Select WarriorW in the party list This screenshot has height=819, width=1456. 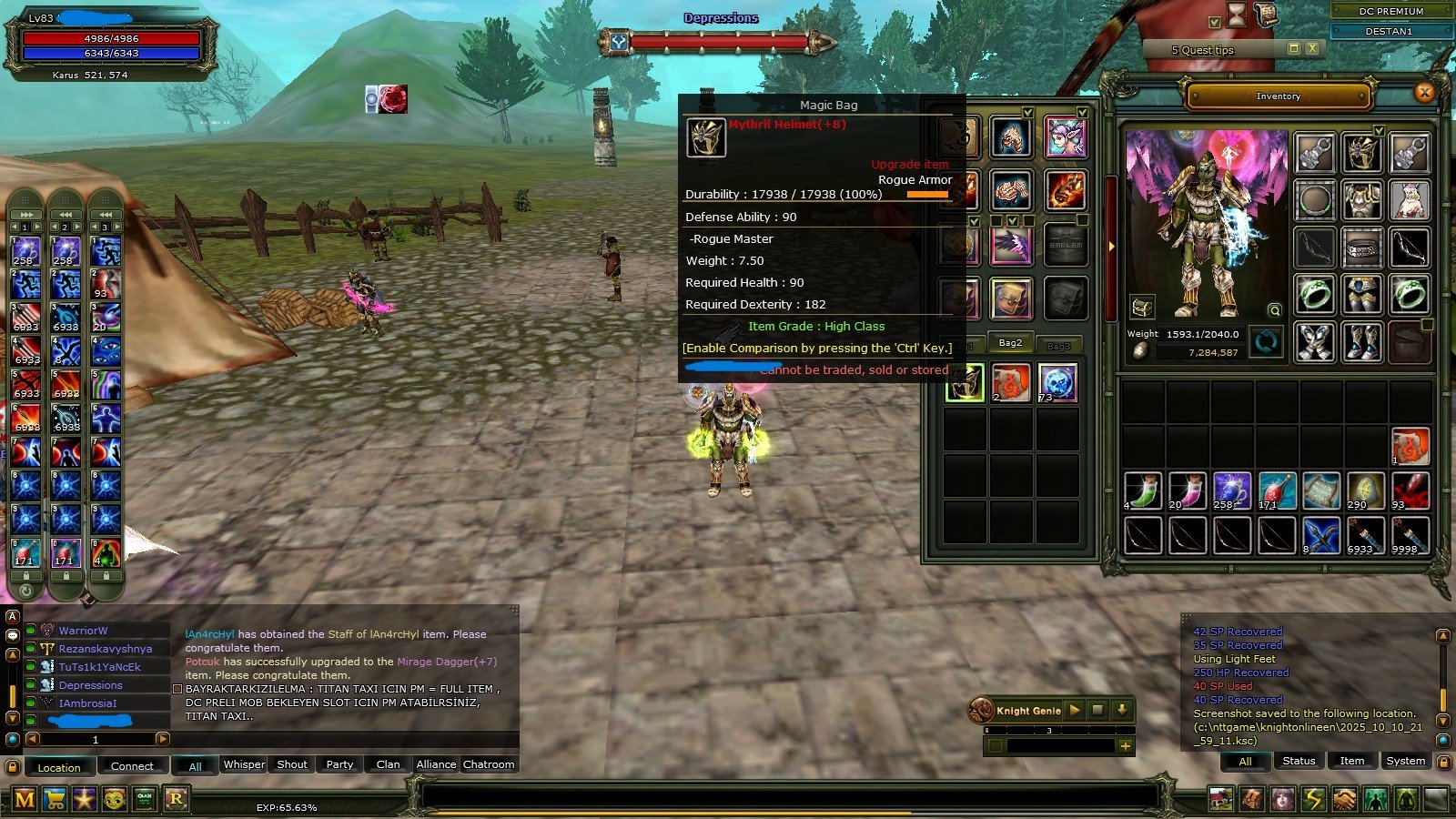[x=83, y=631]
